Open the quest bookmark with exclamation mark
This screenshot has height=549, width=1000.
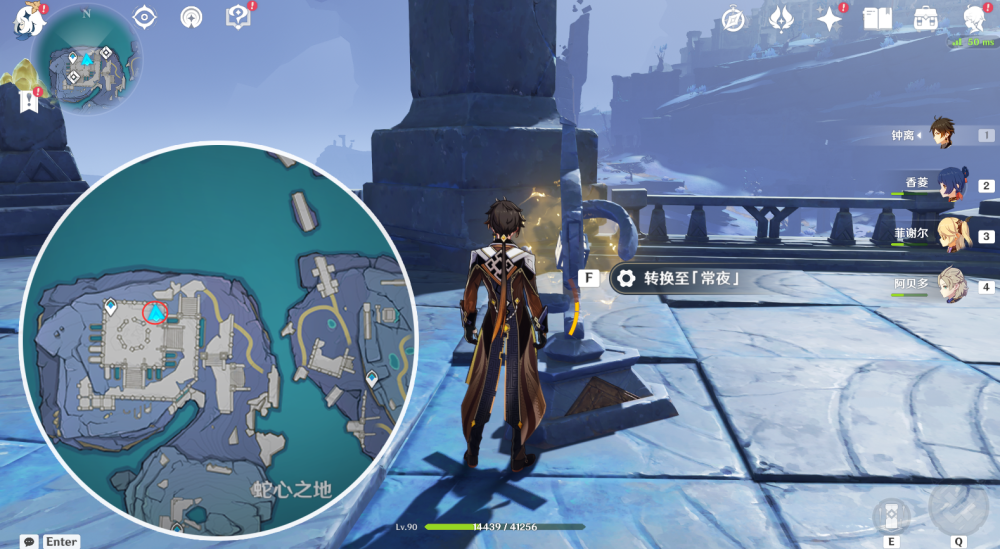click(28, 99)
